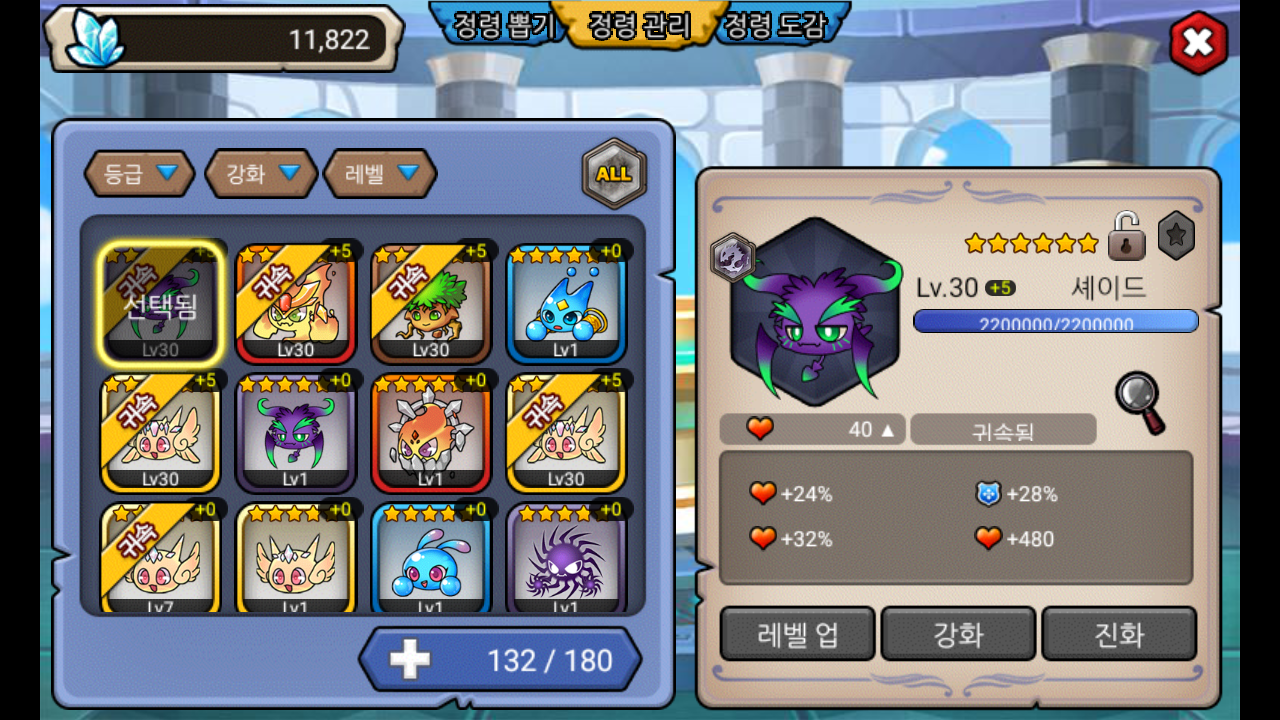Screen dimensions: 1280x720
Task: Open the magnifying glass detail view
Action: (x=1141, y=401)
